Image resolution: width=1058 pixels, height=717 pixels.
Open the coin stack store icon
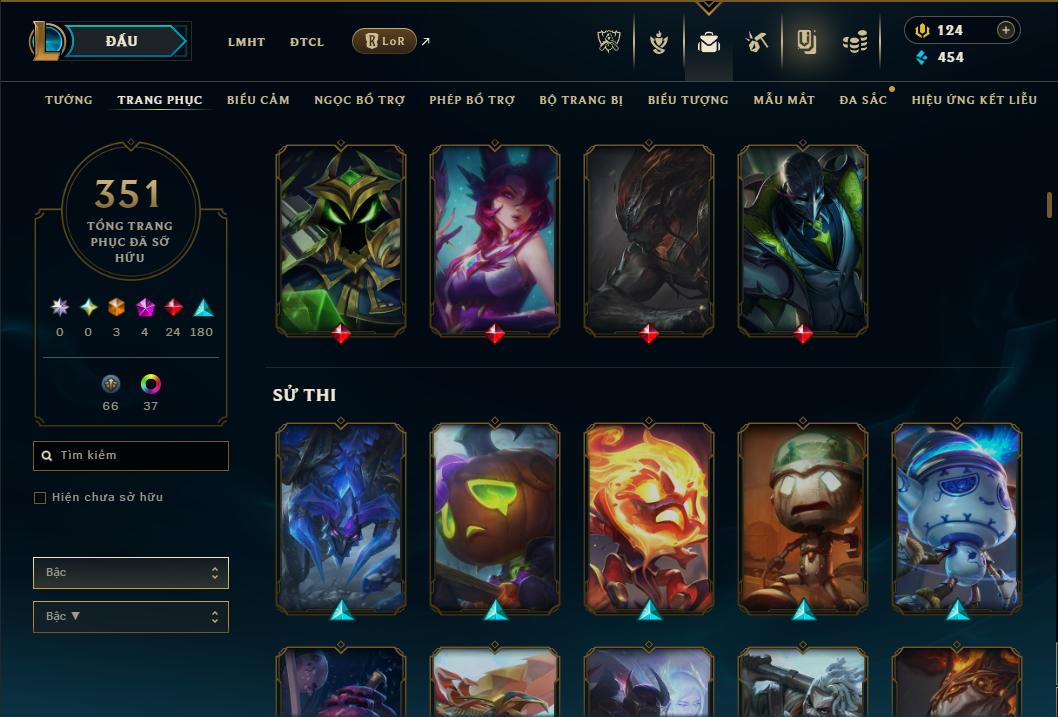[x=854, y=42]
